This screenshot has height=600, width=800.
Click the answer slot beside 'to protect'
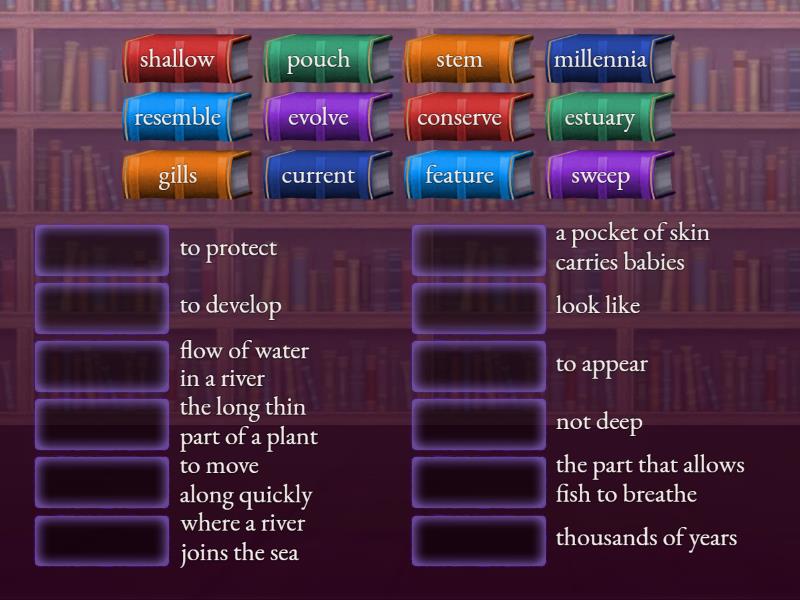(x=102, y=250)
